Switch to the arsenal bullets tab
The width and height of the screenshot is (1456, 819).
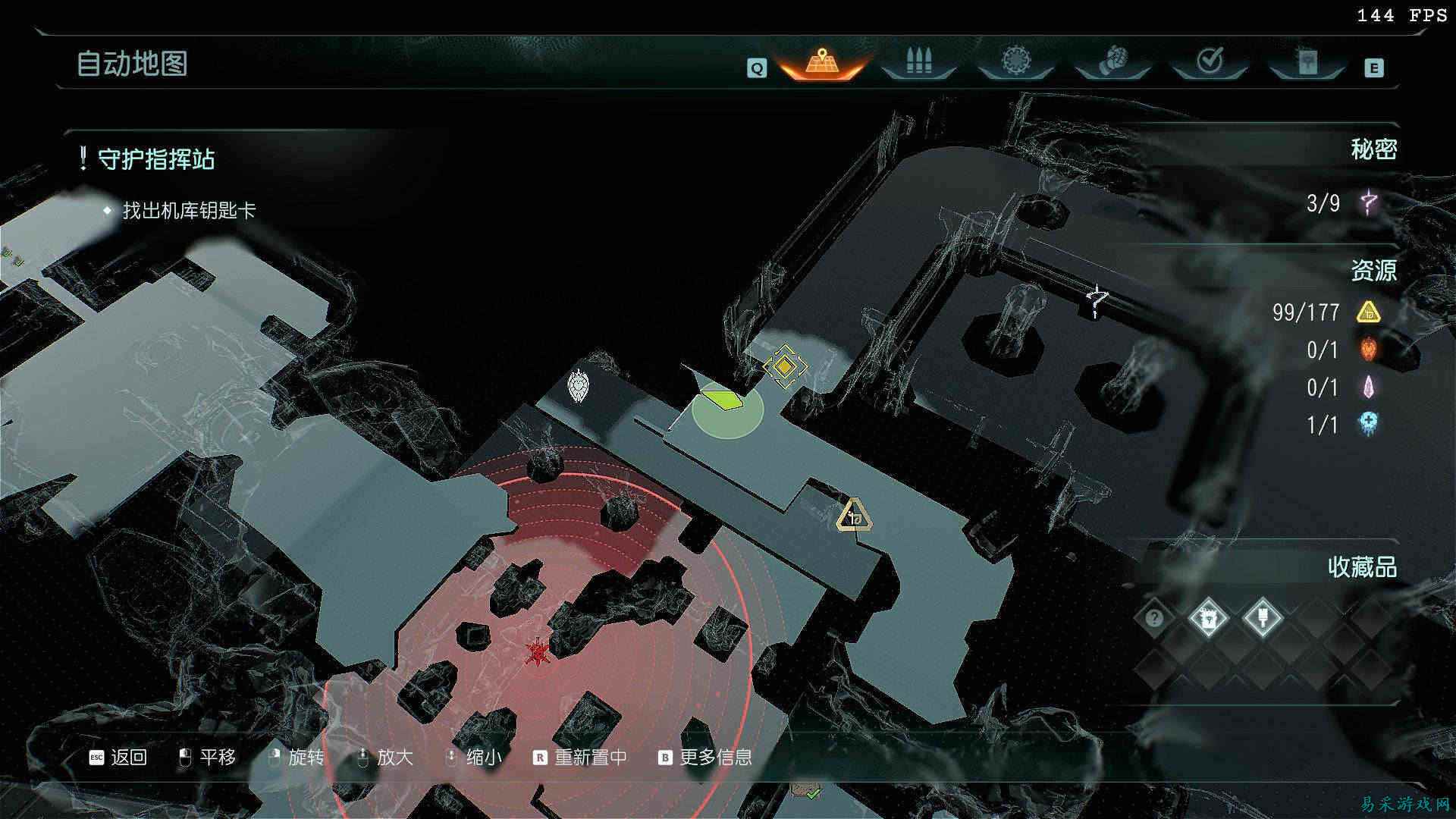pos(918,62)
